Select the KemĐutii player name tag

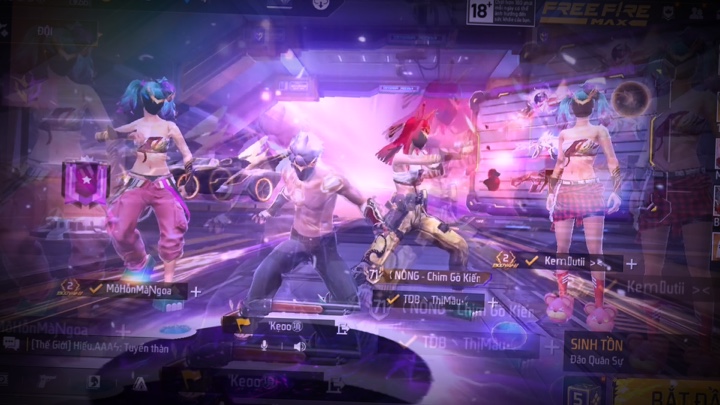click(x=565, y=262)
